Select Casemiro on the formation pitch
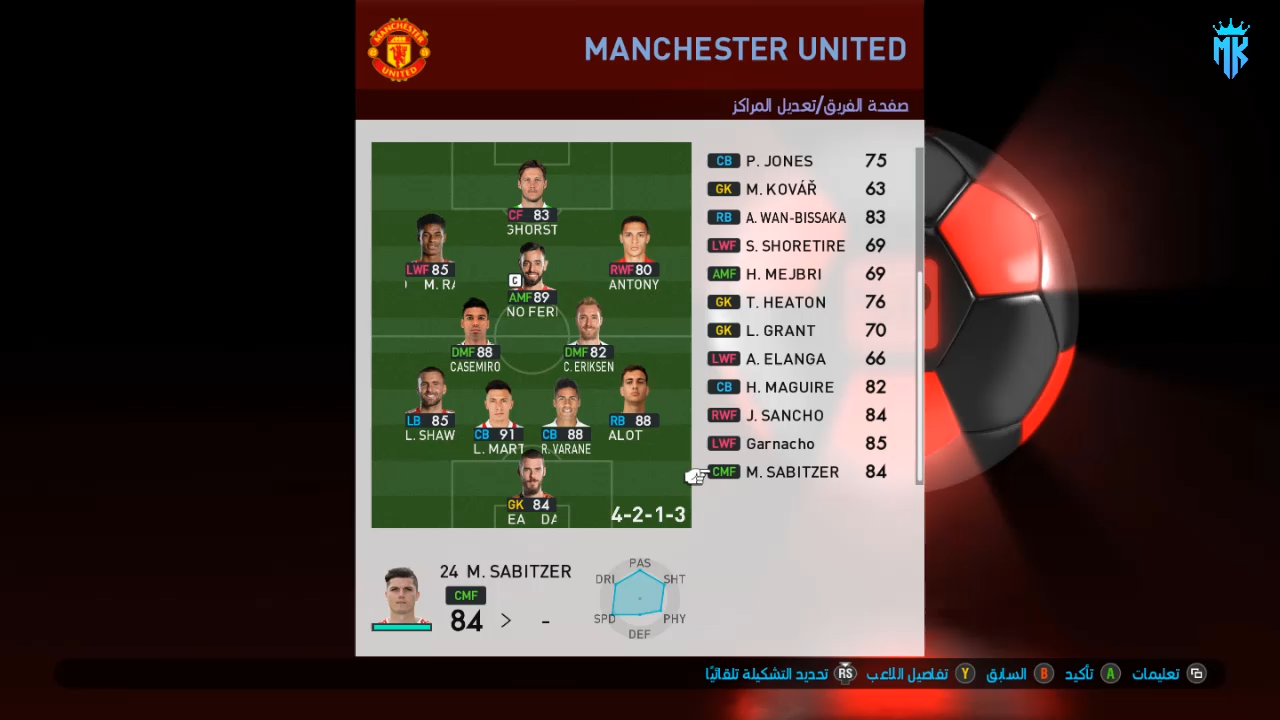The height and width of the screenshot is (720, 1280). tap(475, 332)
